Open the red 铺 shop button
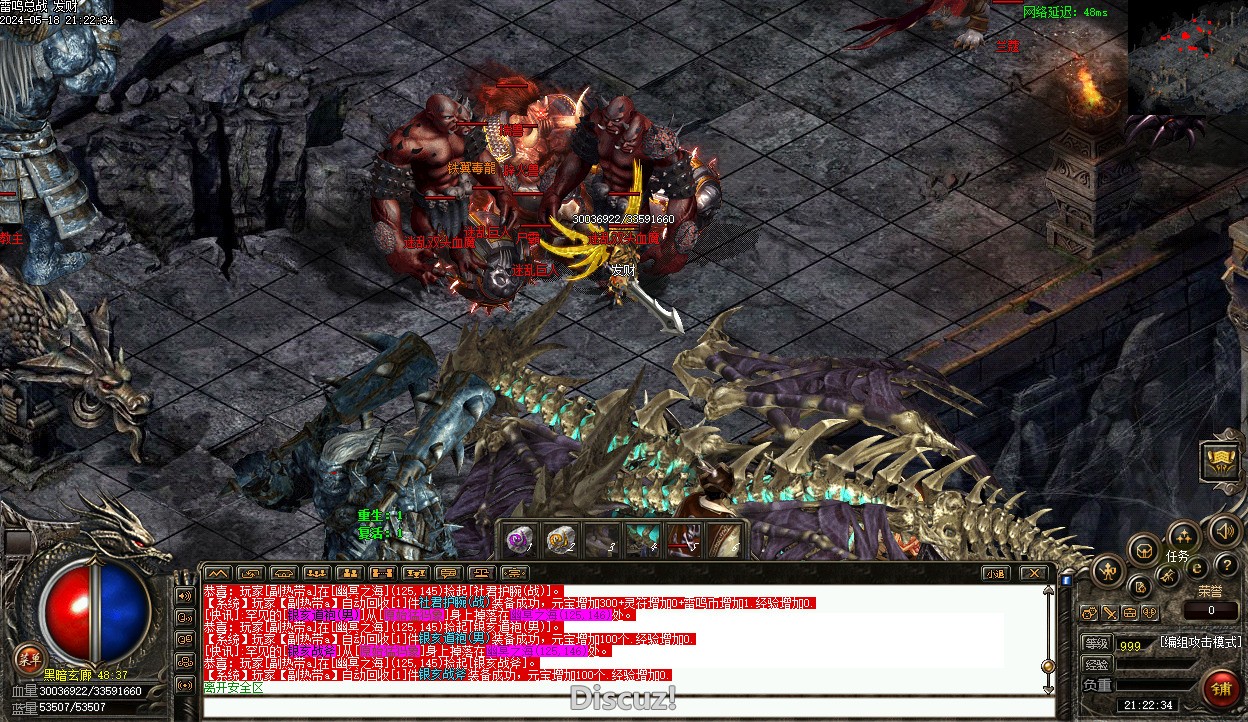The width and height of the screenshot is (1248, 722). pyautogui.click(x=1221, y=690)
